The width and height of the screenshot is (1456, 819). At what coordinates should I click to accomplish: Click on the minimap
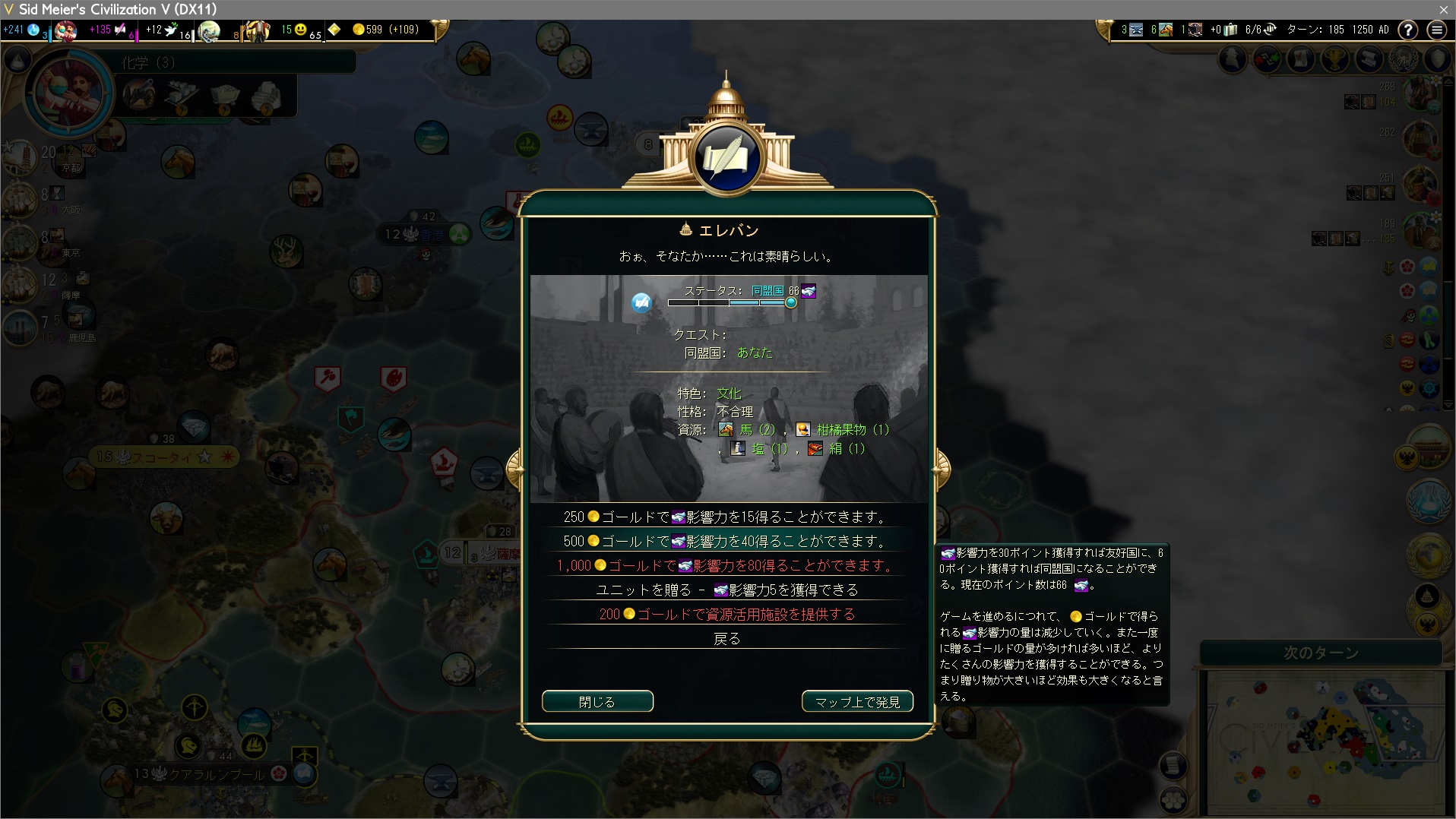[1322, 741]
